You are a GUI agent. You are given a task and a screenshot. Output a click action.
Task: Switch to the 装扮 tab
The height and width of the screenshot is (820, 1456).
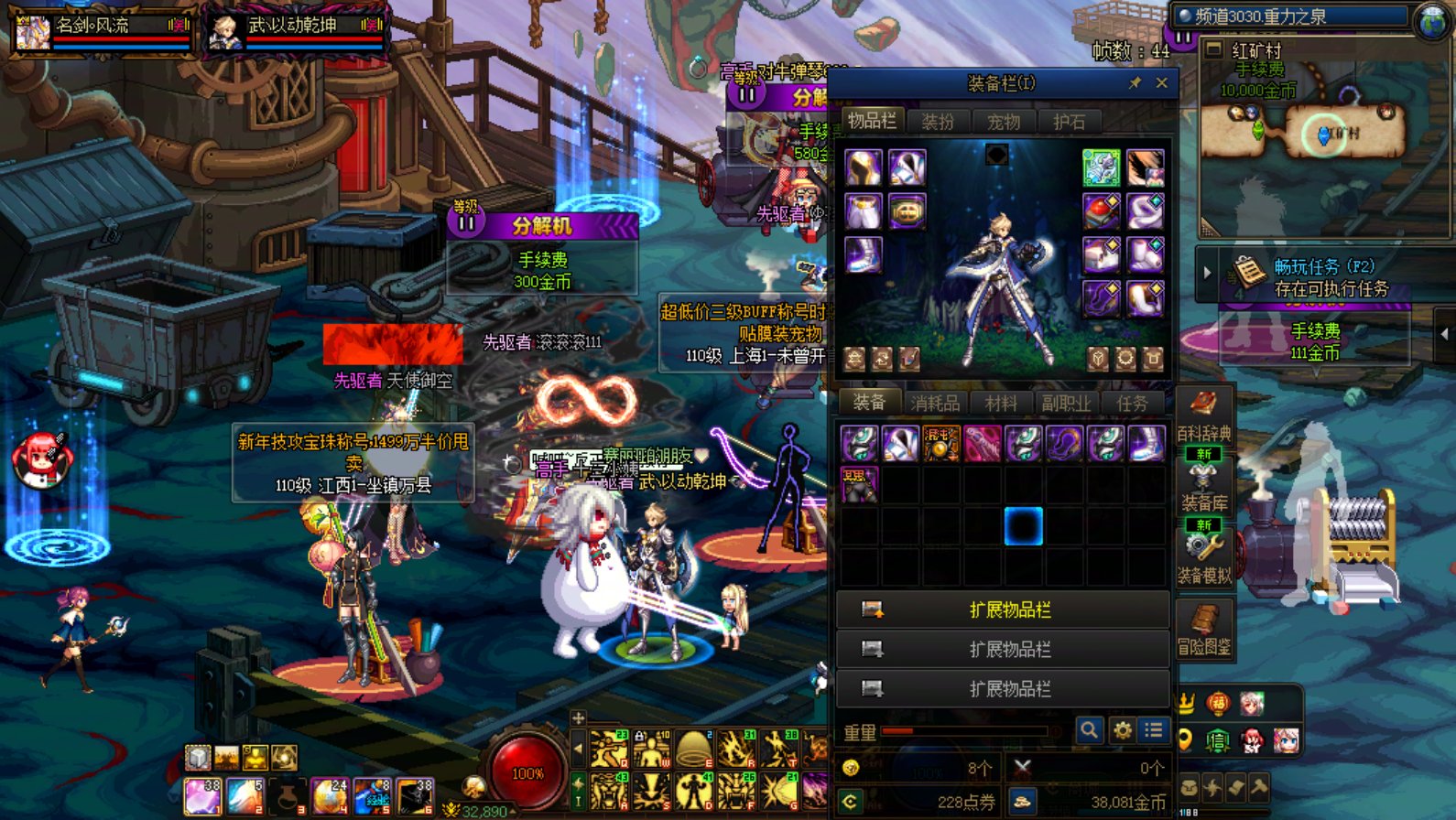tap(938, 121)
